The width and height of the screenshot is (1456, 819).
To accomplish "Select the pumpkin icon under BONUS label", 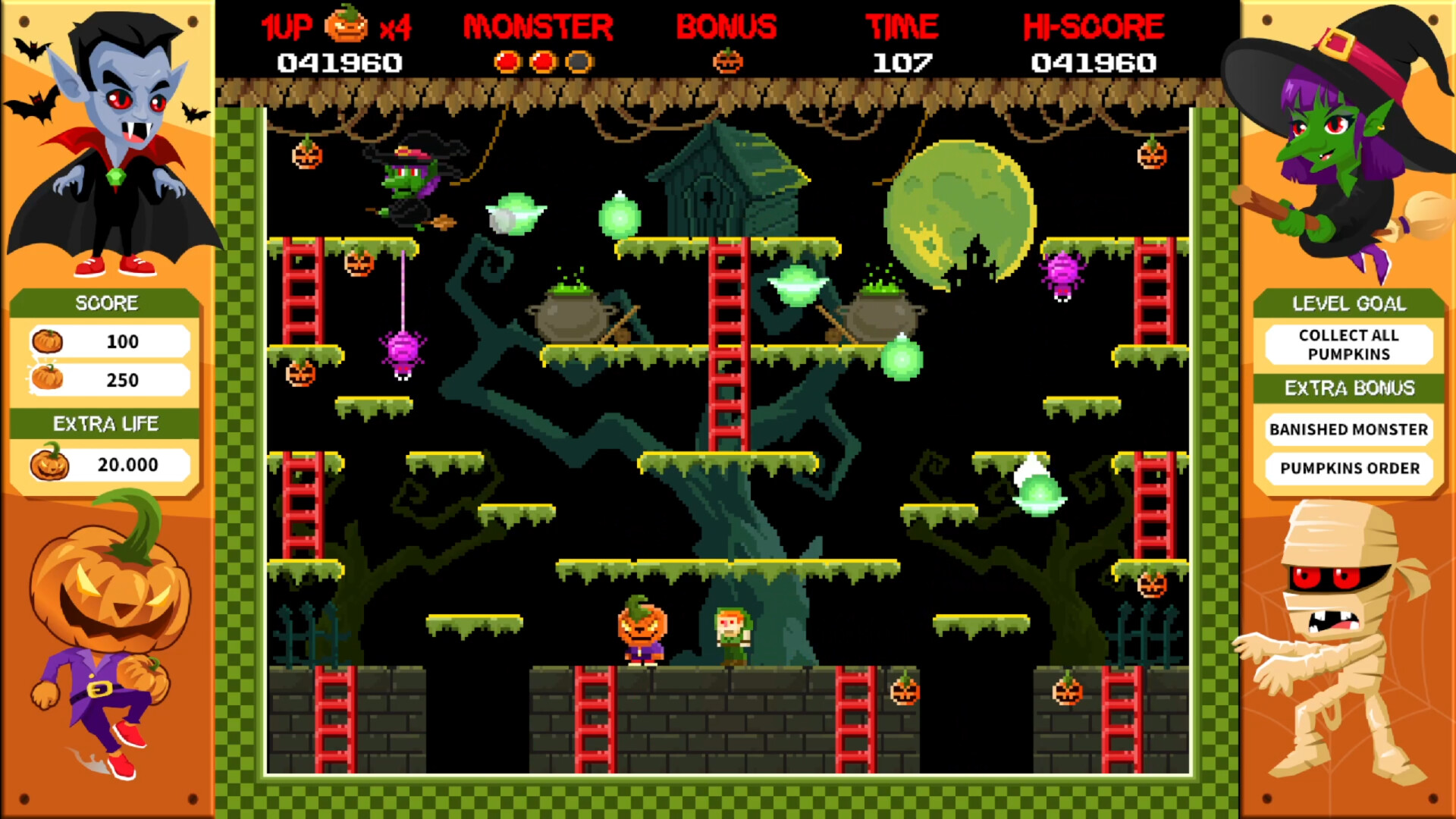I will (x=726, y=58).
